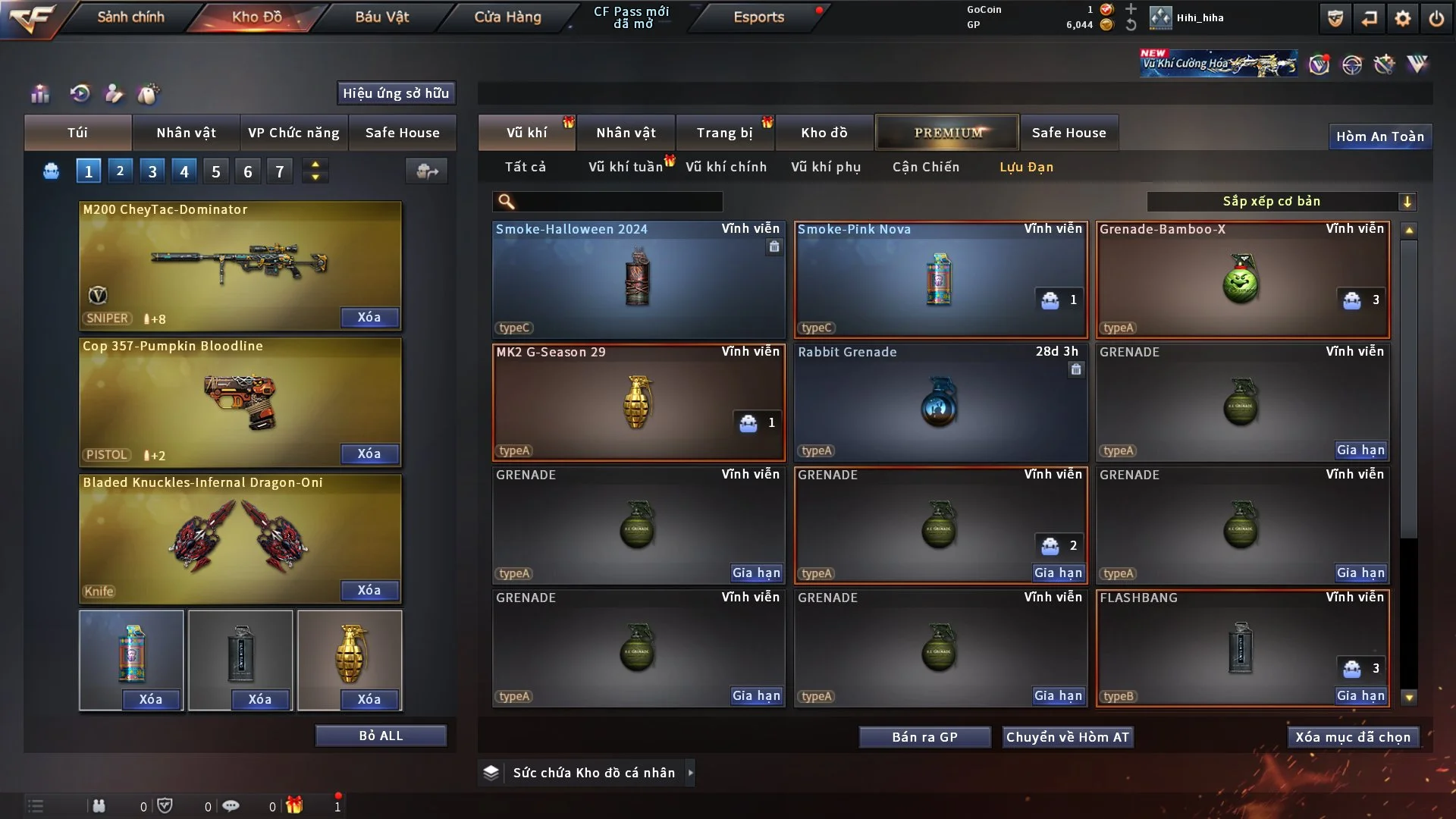Switch to the Cửa Hàng shop tab

coord(507,17)
